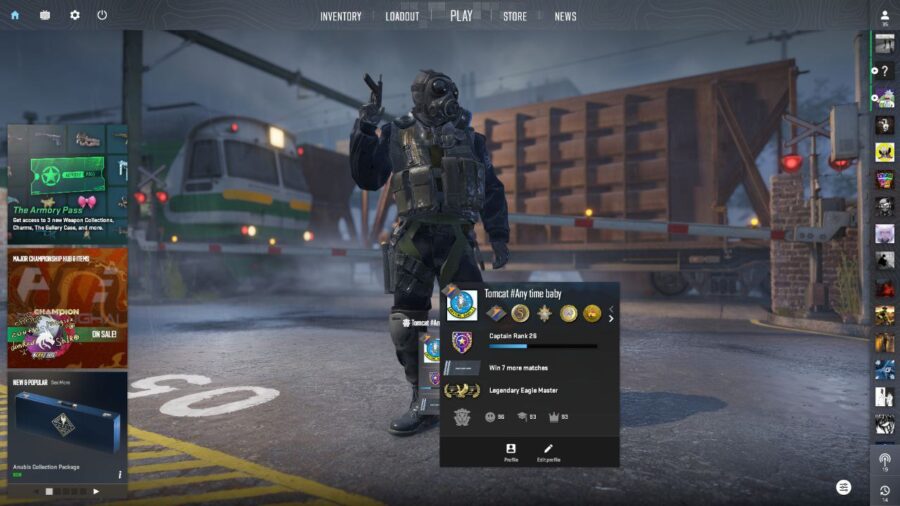Viewport: 900px width, 506px height.
Task: Open the settings gear menu
Action: coord(74,15)
